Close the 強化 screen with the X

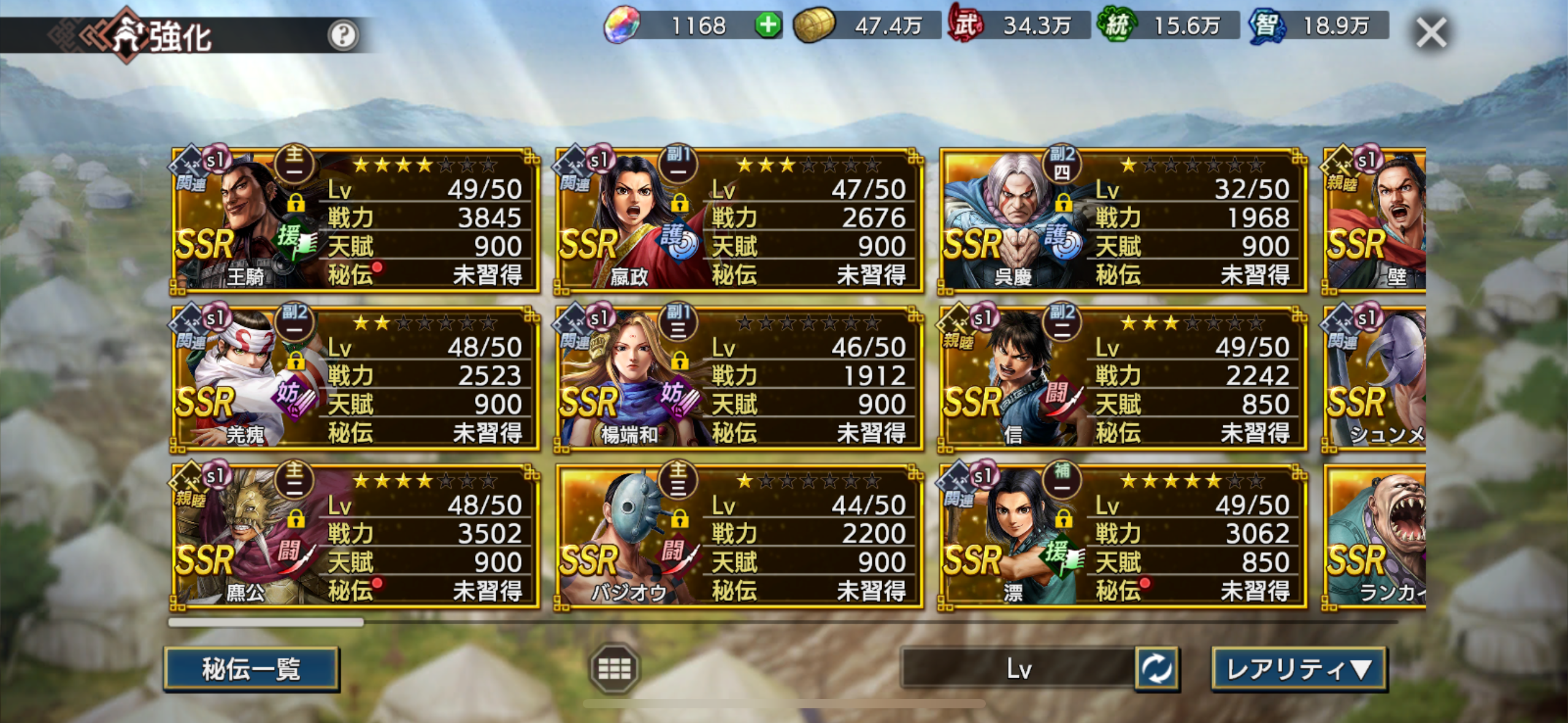pyautogui.click(x=1431, y=33)
